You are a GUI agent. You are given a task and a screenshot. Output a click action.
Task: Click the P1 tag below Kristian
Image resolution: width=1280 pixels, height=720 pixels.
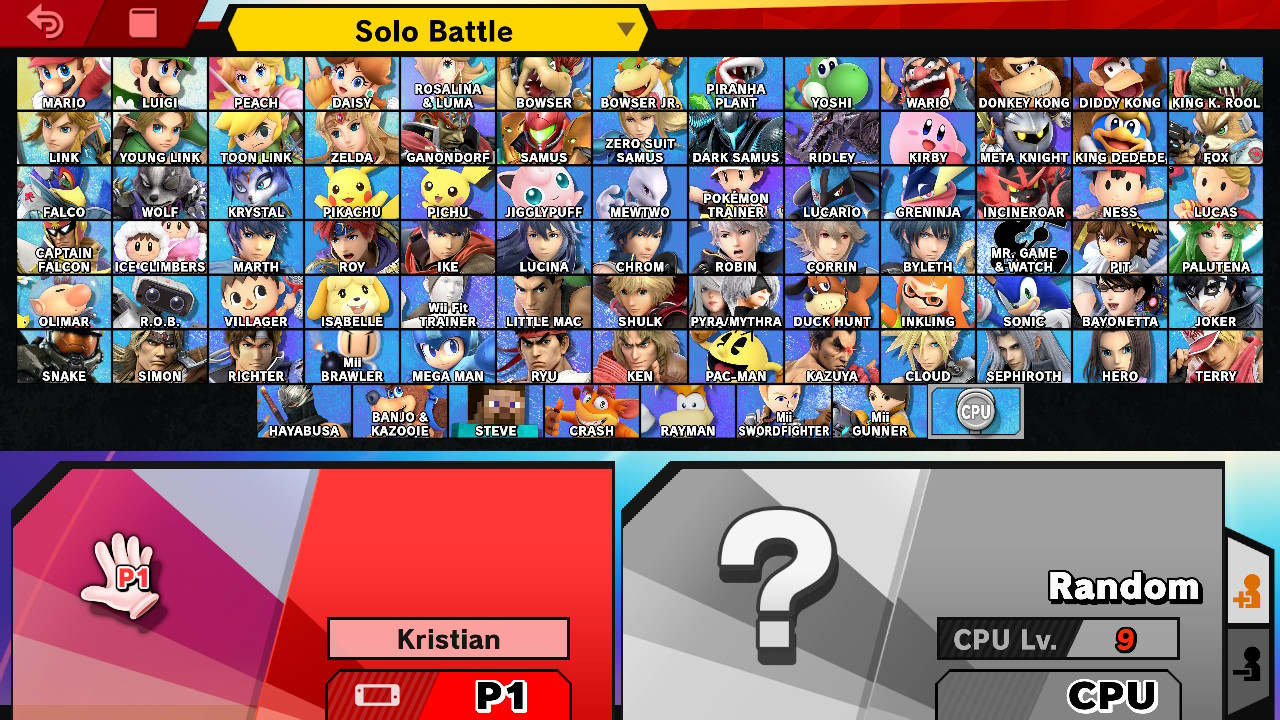447,695
